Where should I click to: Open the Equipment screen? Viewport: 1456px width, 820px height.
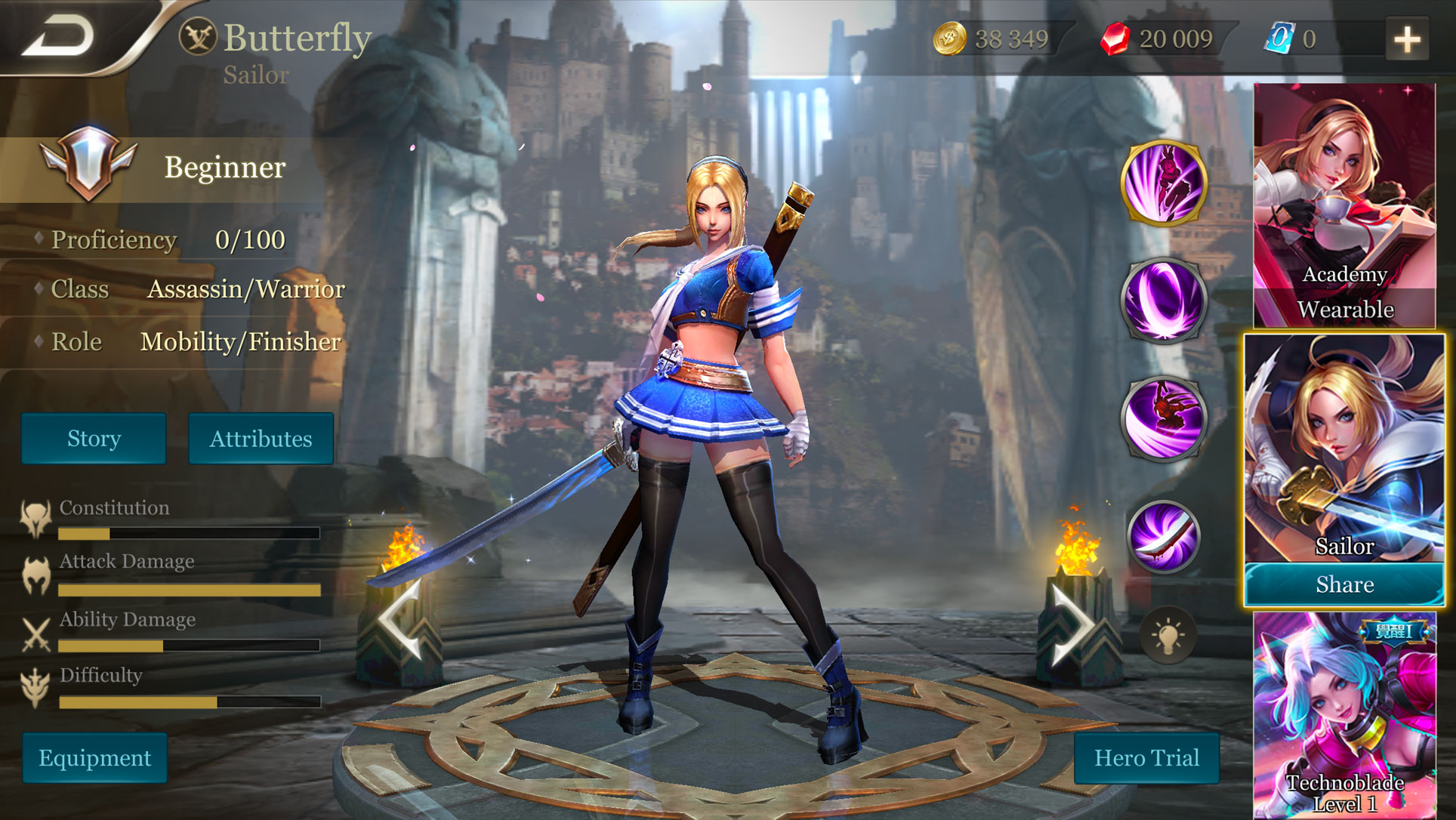pos(95,757)
